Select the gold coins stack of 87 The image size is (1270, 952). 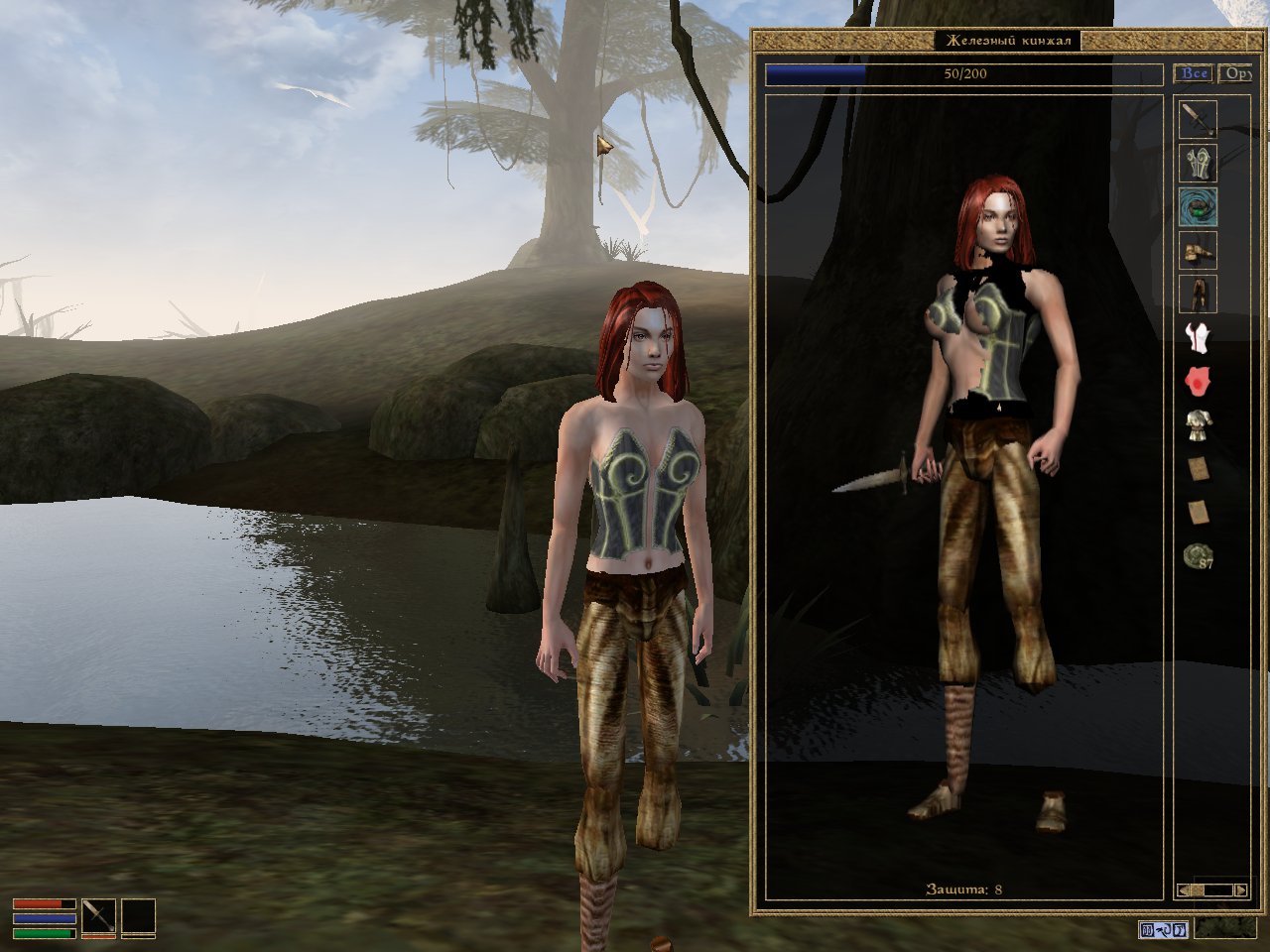coord(1198,556)
